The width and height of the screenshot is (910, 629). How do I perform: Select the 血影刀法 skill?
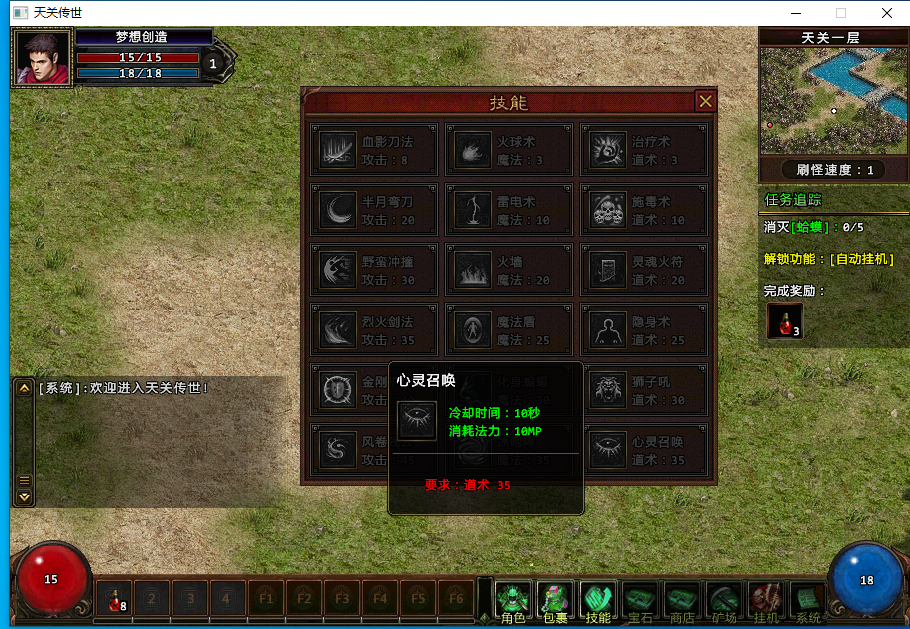click(x=374, y=150)
